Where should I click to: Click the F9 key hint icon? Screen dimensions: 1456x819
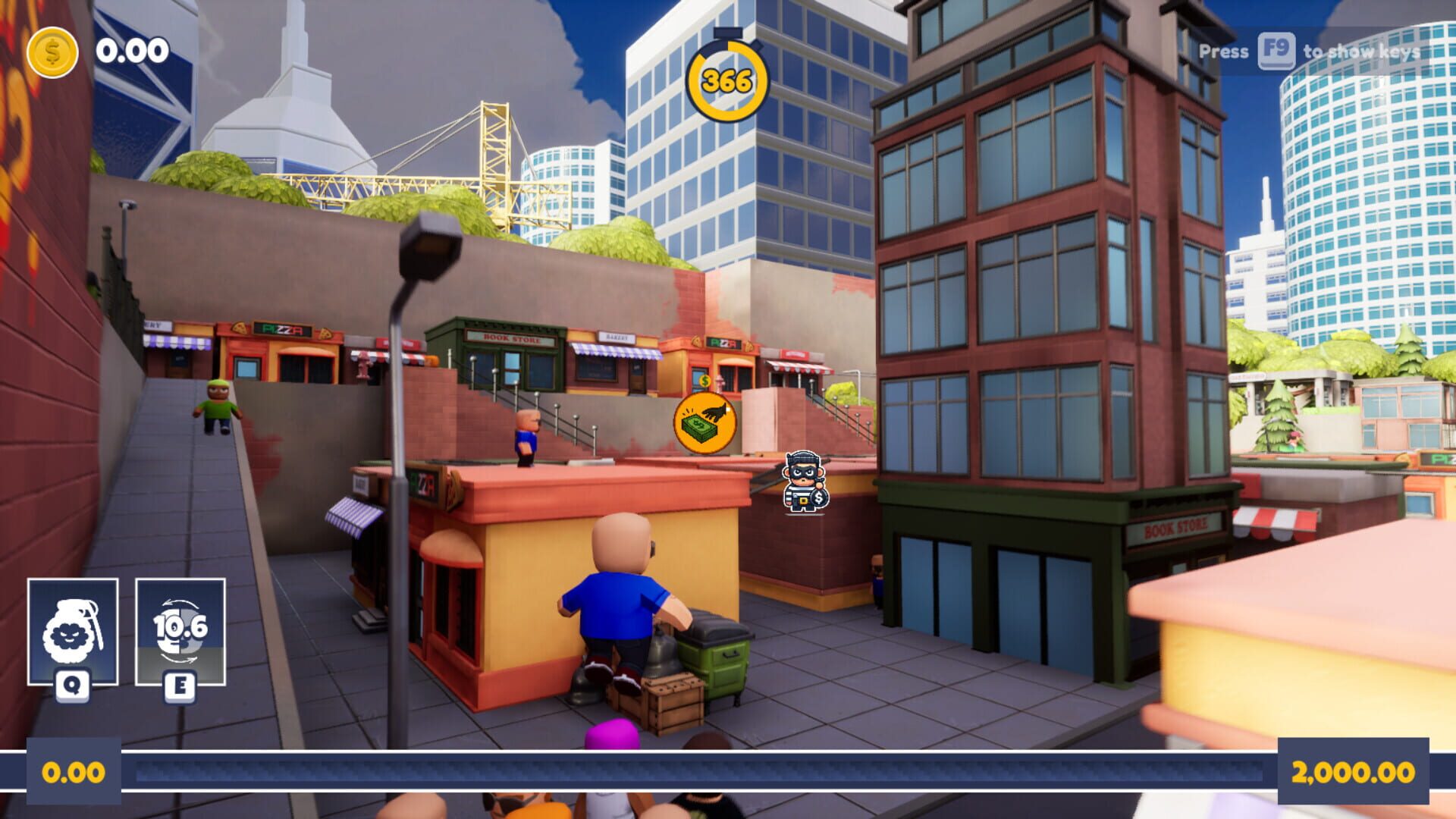[x=1276, y=53]
